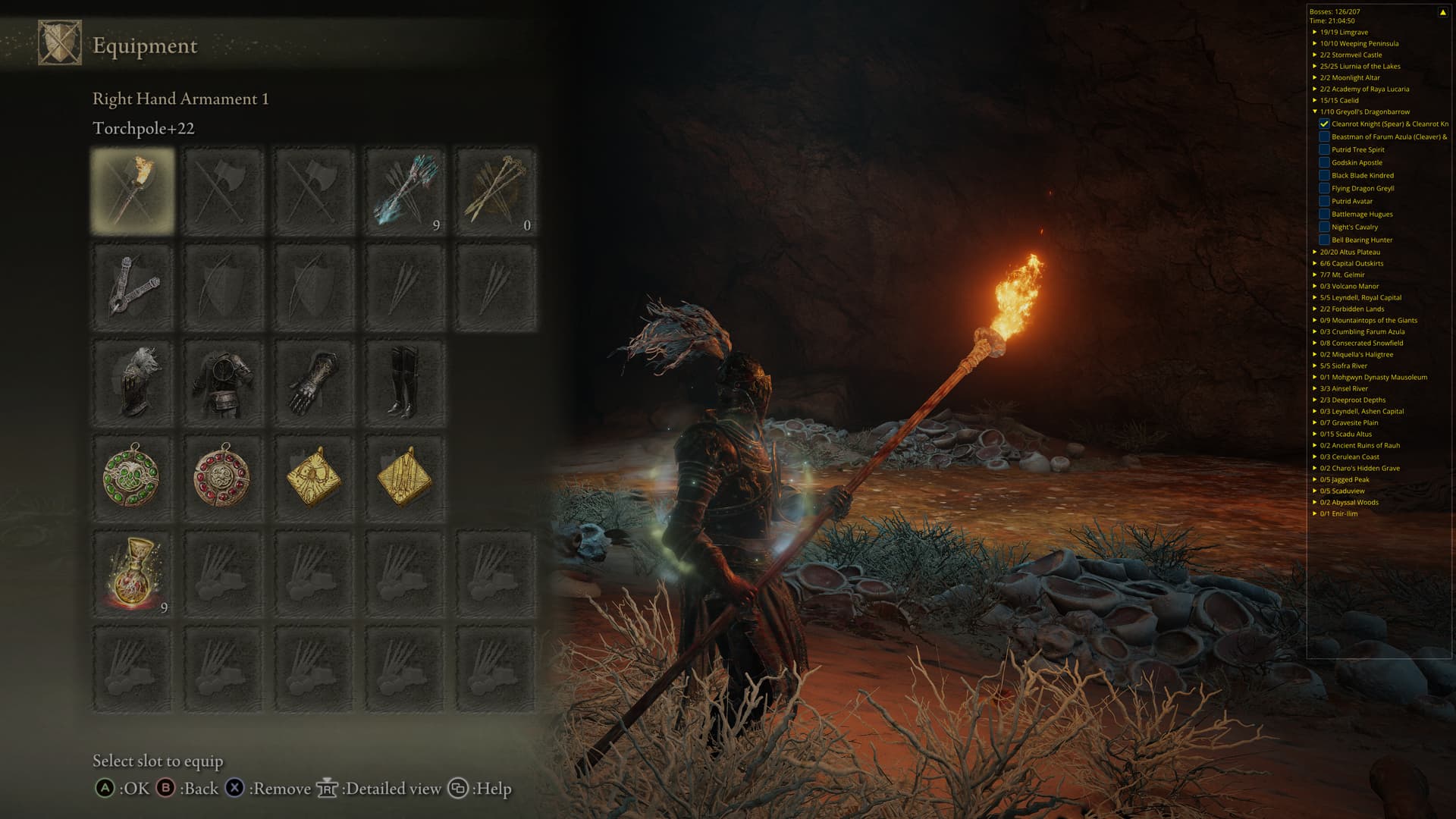Select the golden scorpion charm talisman
1456x819 pixels.
(314, 477)
